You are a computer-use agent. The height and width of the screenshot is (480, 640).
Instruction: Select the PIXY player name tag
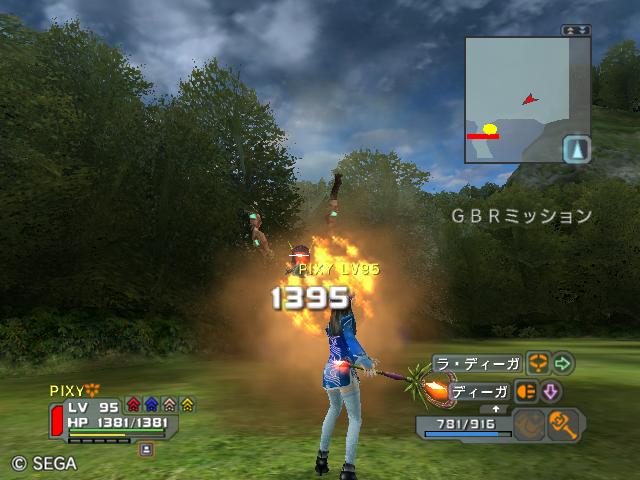(x=69, y=390)
